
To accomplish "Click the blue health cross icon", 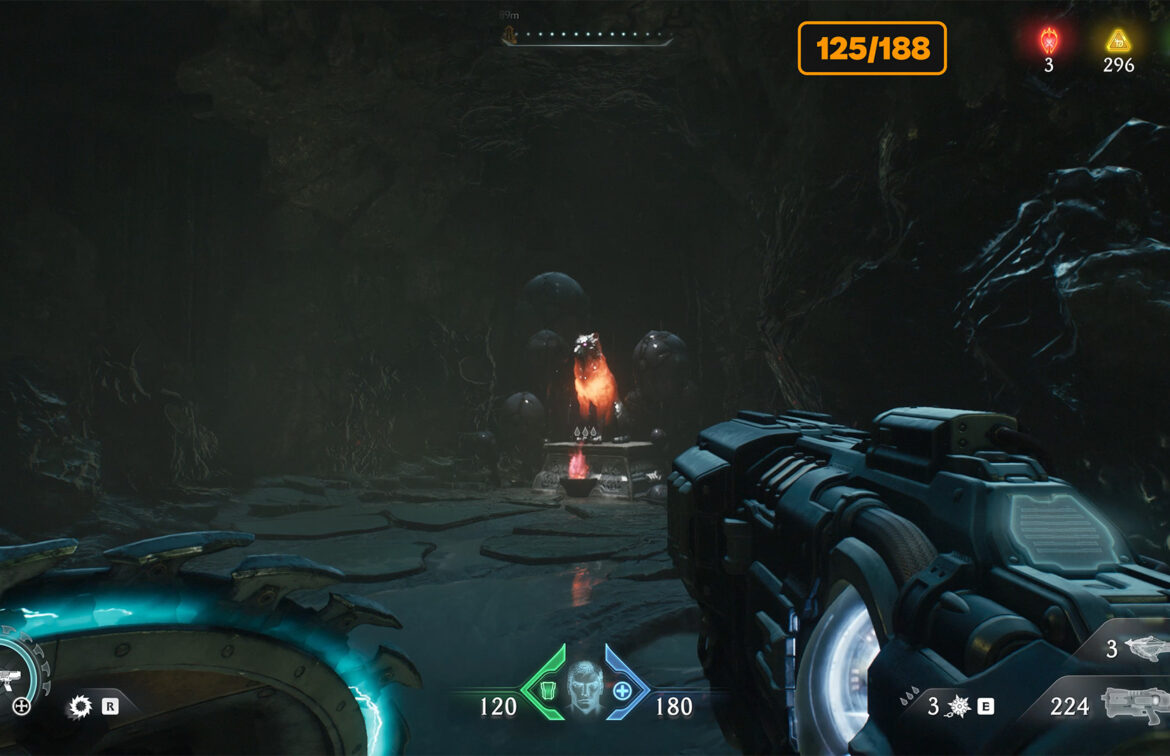I will point(622,690).
